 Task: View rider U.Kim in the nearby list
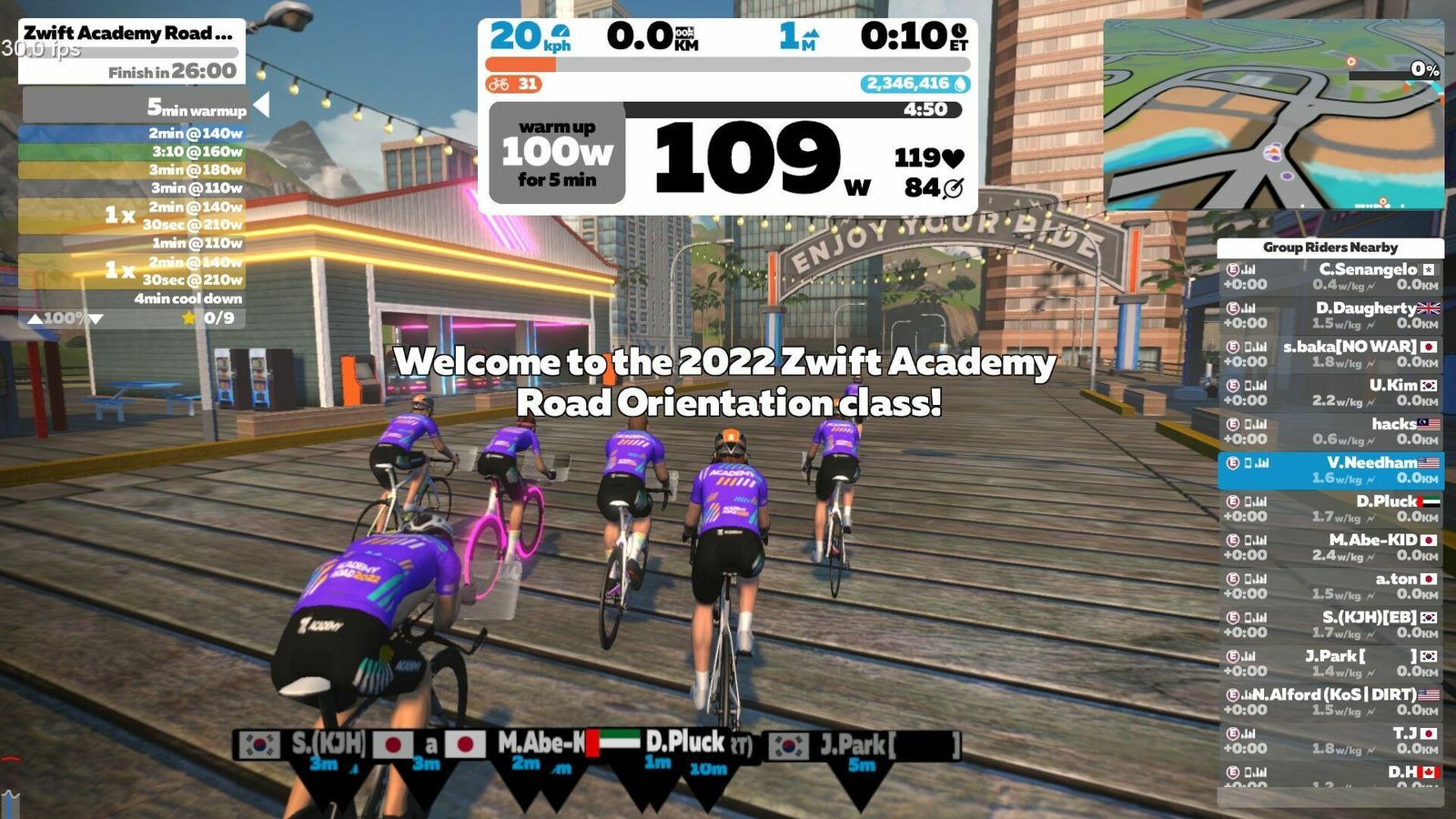1330,393
